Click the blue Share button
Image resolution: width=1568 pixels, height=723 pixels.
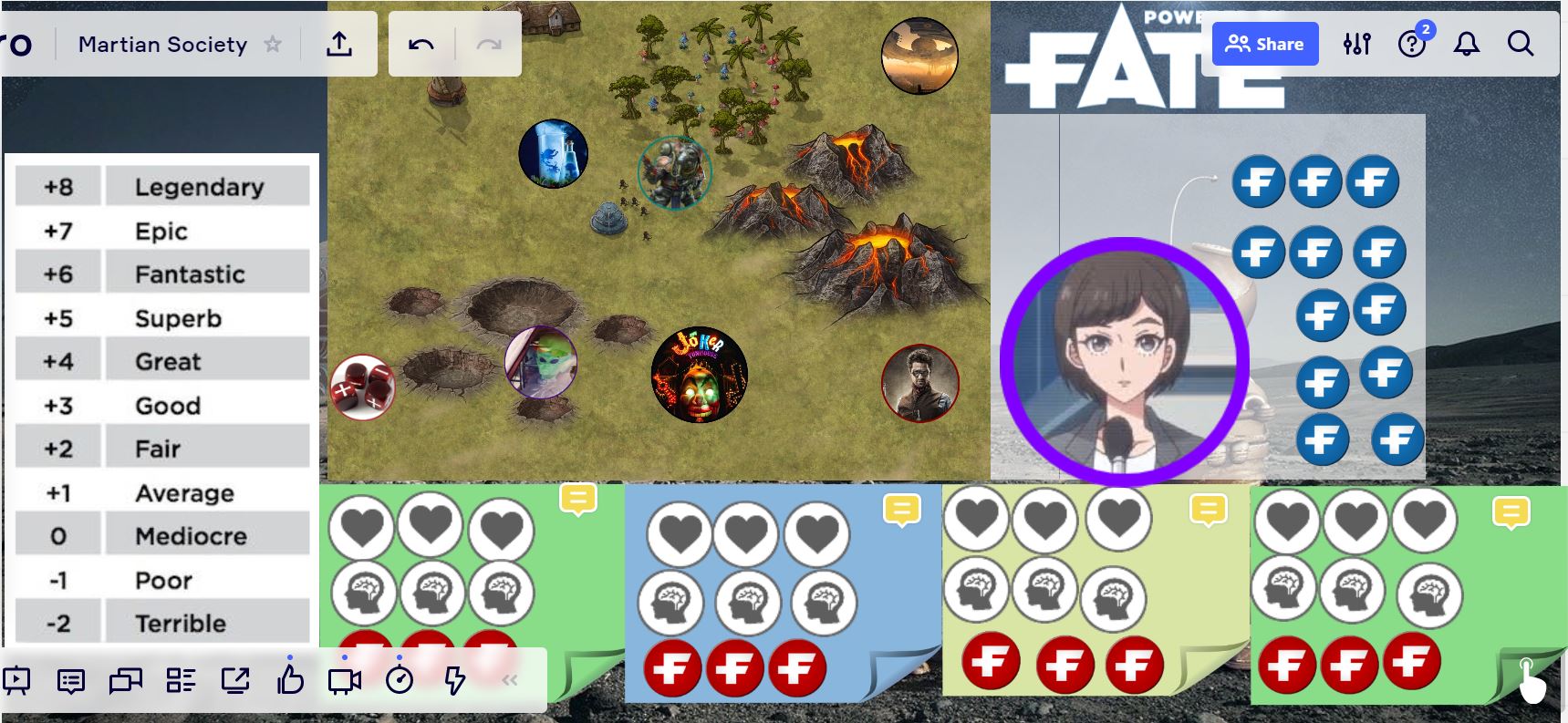point(1264,43)
